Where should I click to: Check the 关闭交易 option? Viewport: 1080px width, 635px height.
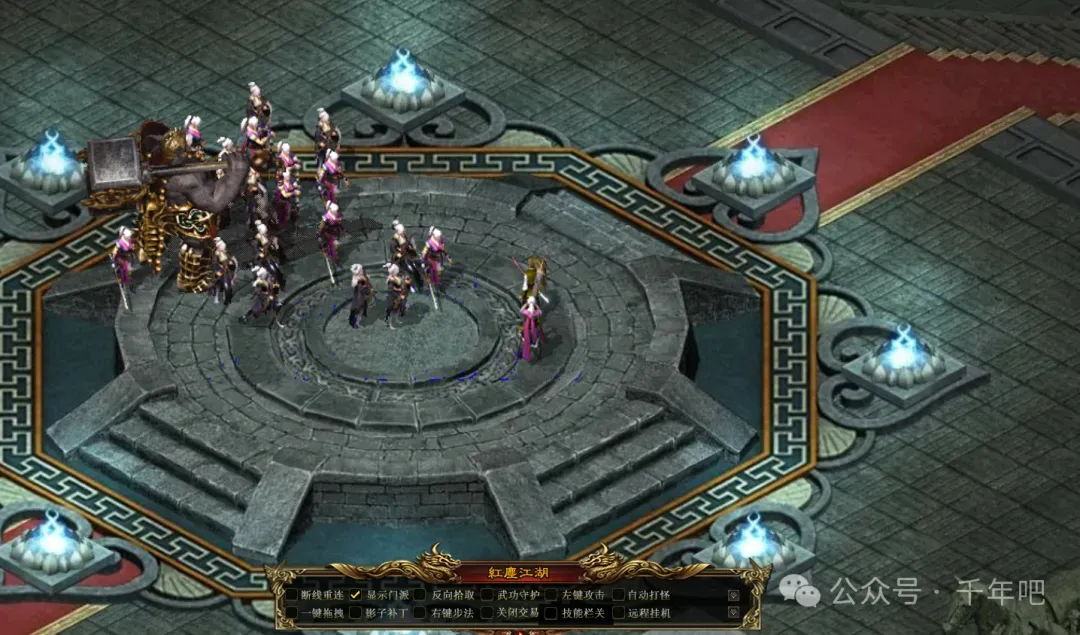pyautogui.click(x=487, y=613)
